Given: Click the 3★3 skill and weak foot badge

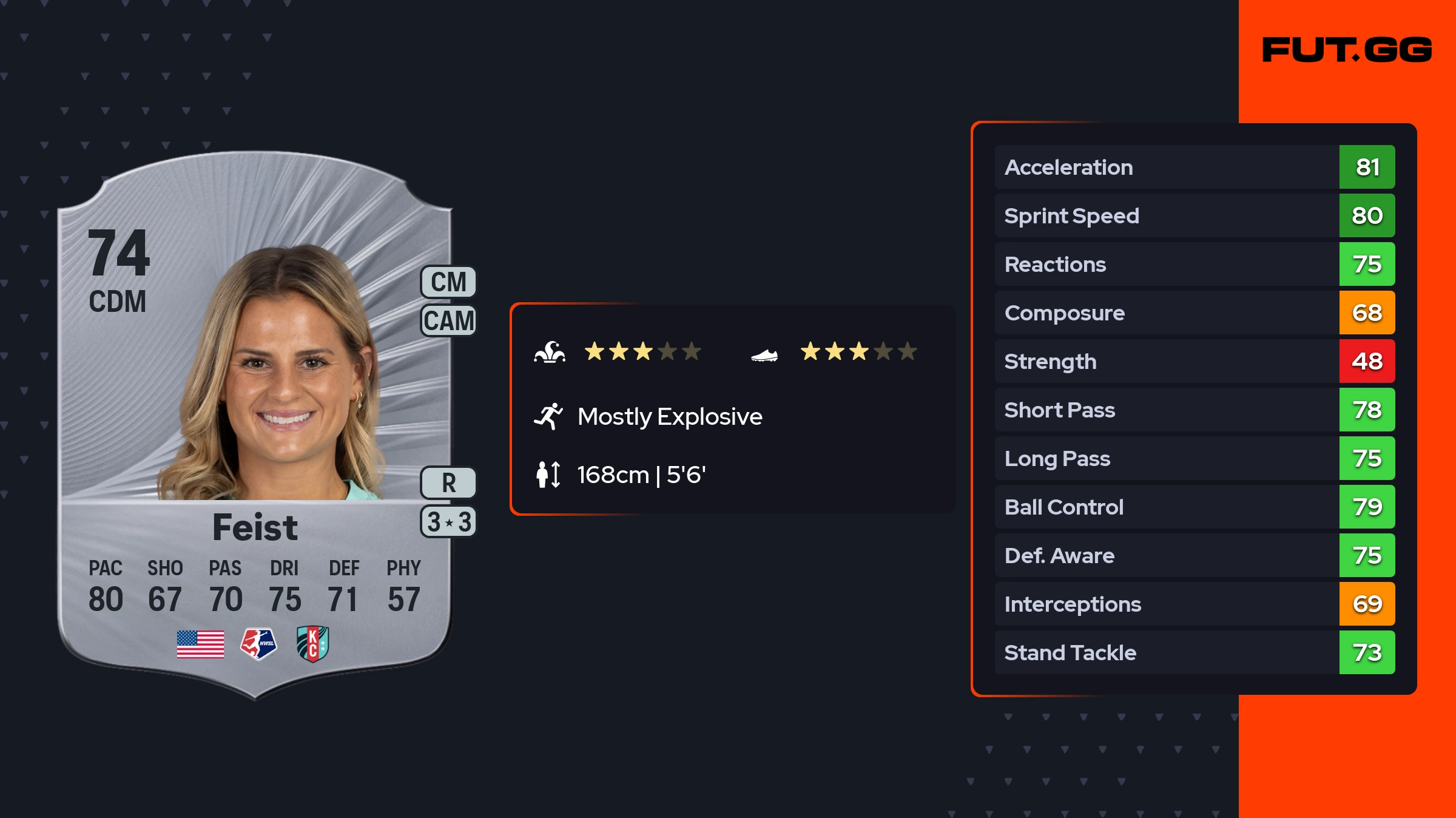Looking at the screenshot, I should pyautogui.click(x=448, y=522).
